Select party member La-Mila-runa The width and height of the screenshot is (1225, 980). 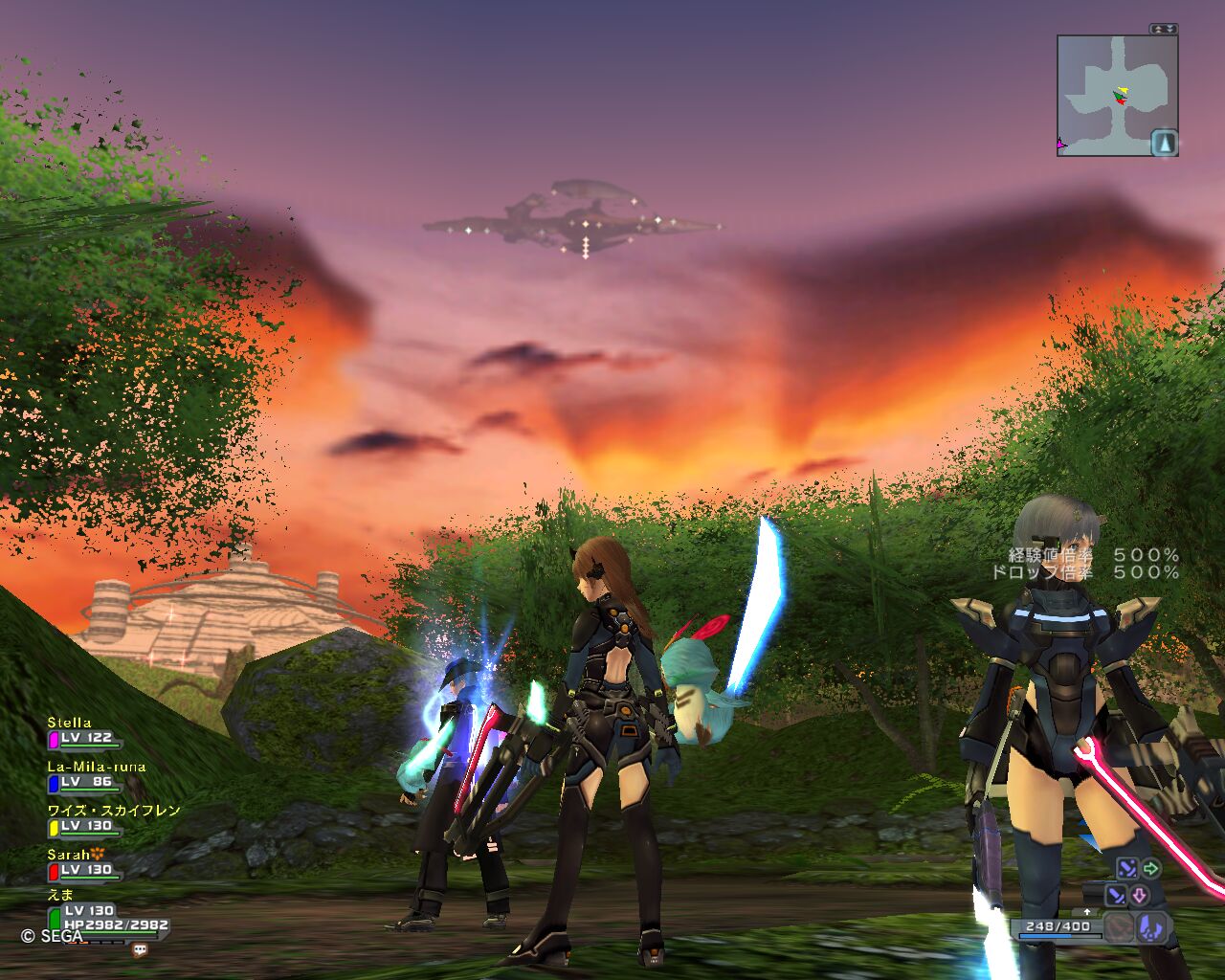click(x=97, y=767)
